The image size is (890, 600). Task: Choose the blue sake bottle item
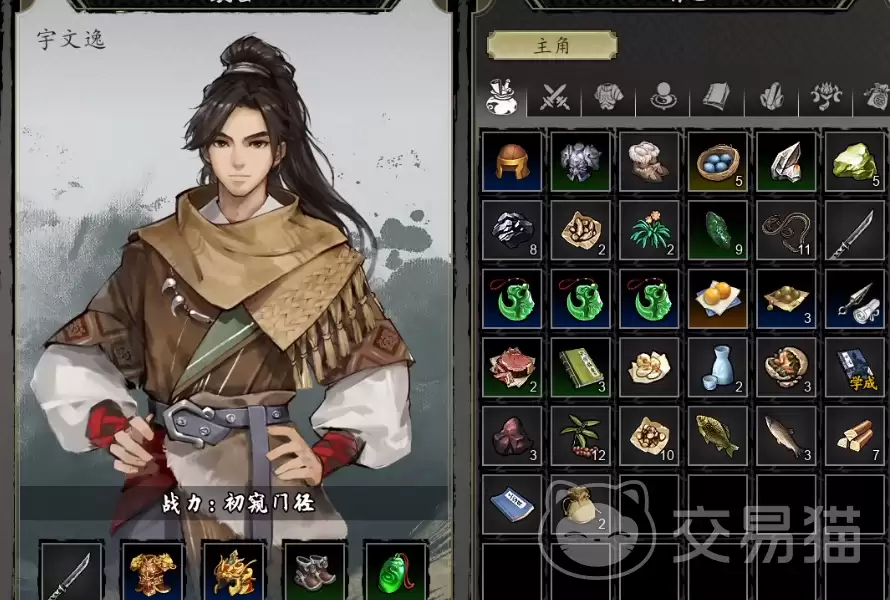717,367
